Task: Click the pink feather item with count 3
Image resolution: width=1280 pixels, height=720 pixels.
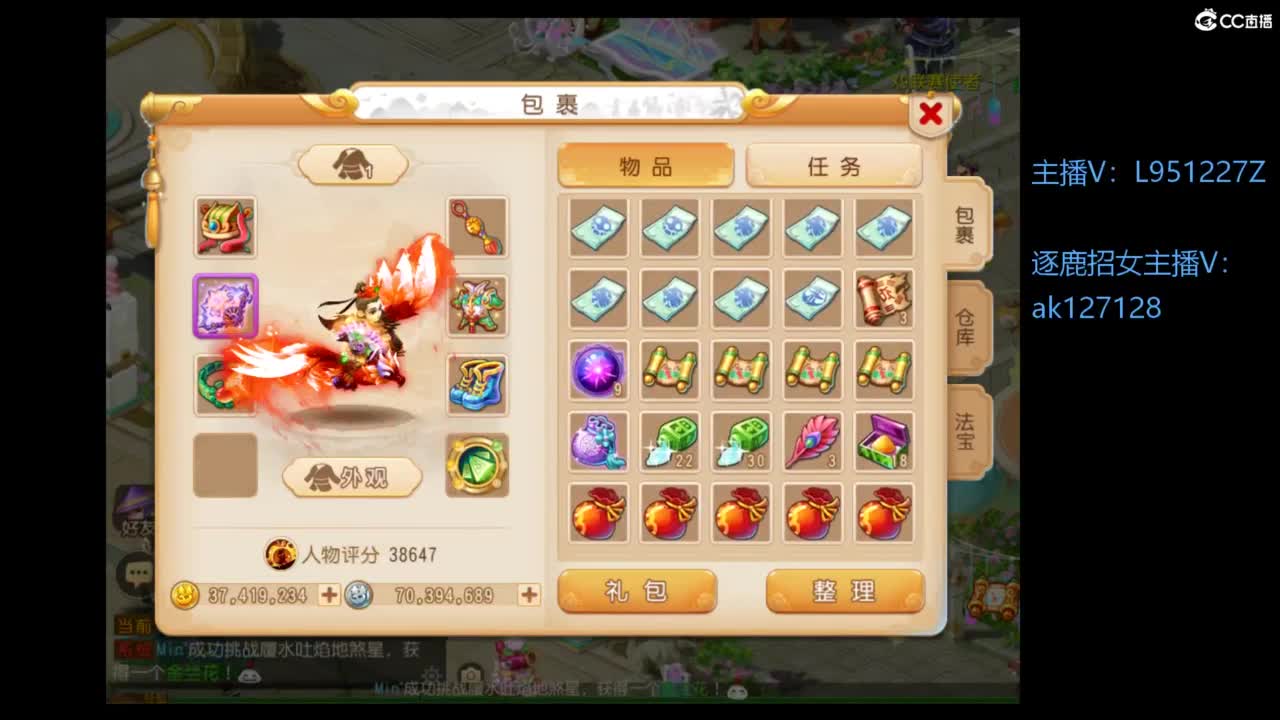Action: tap(812, 442)
